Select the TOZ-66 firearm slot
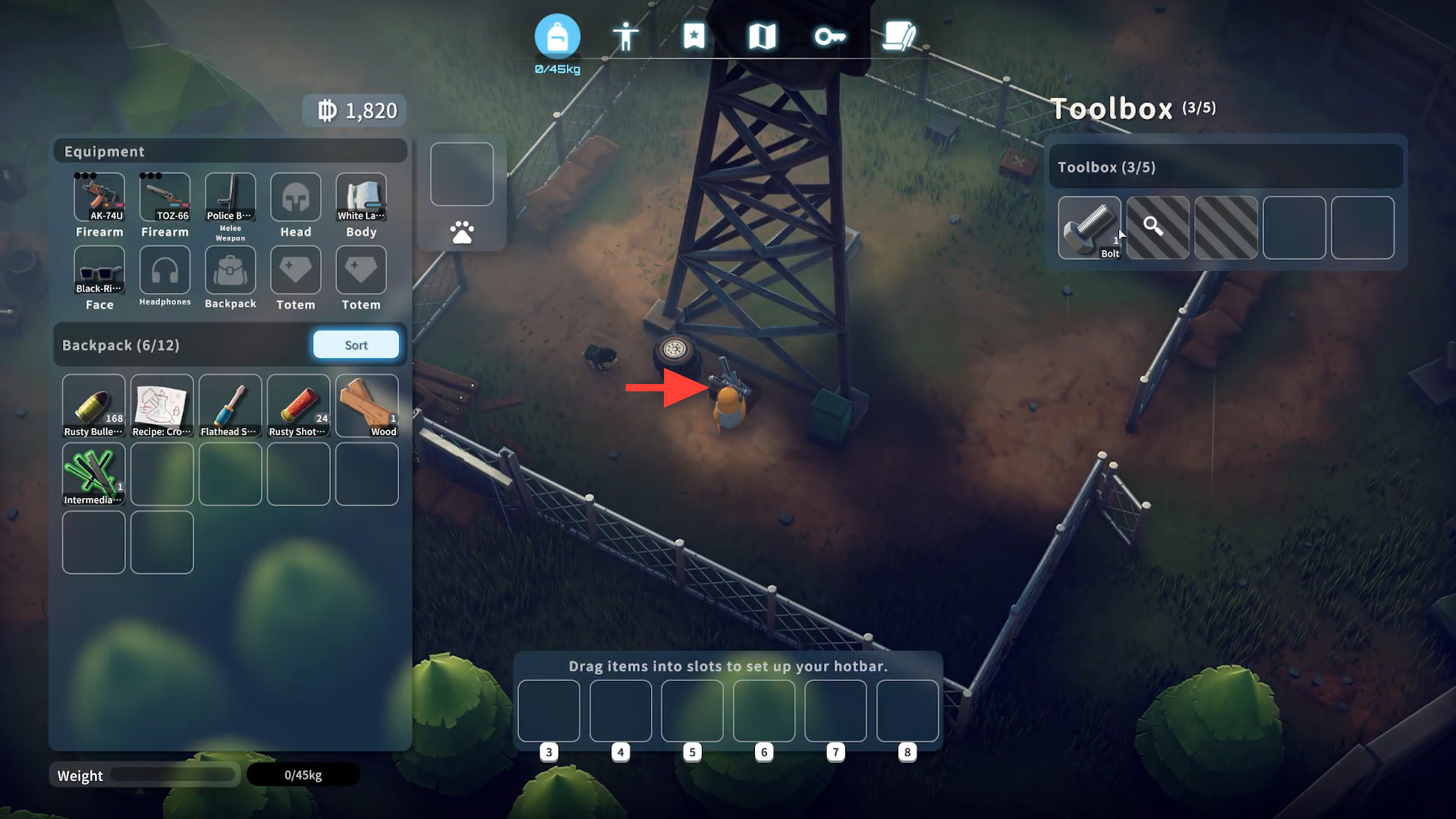This screenshot has height=819, width=1456. [x=165, y=197]
